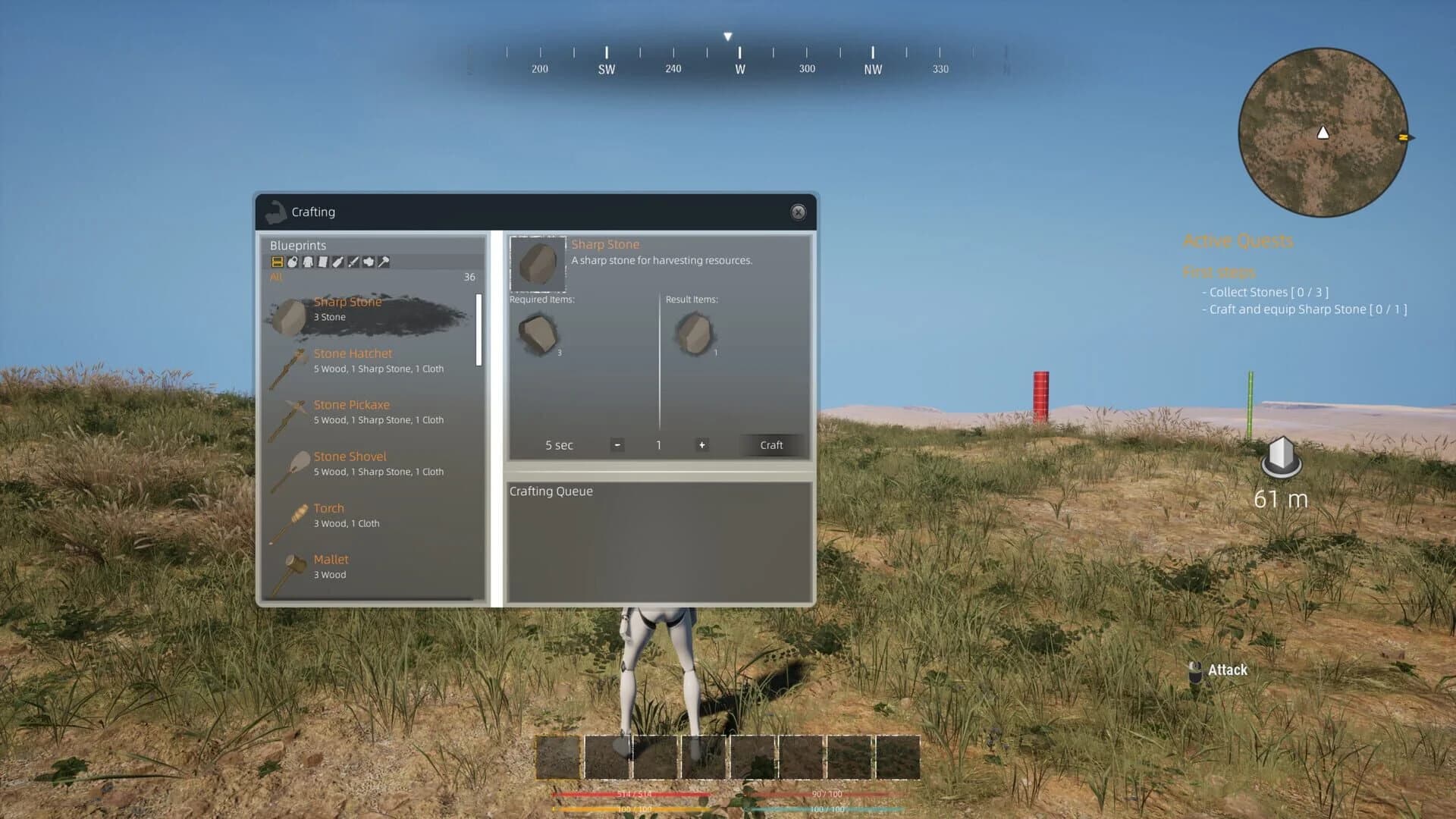The height and width of the screenshot is (819, 1456).
Task: Select the Sharp Stone preview thumbnail
Action: (538, 265)
